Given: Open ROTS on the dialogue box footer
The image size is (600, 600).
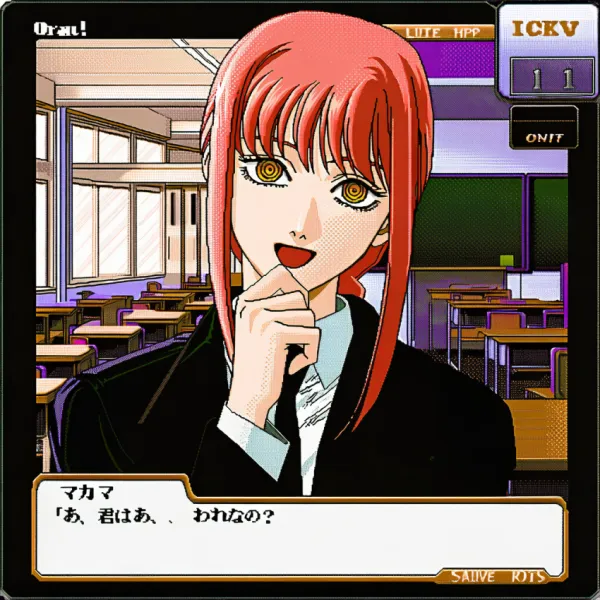Looking at the screenshot, I should [528, 576].
